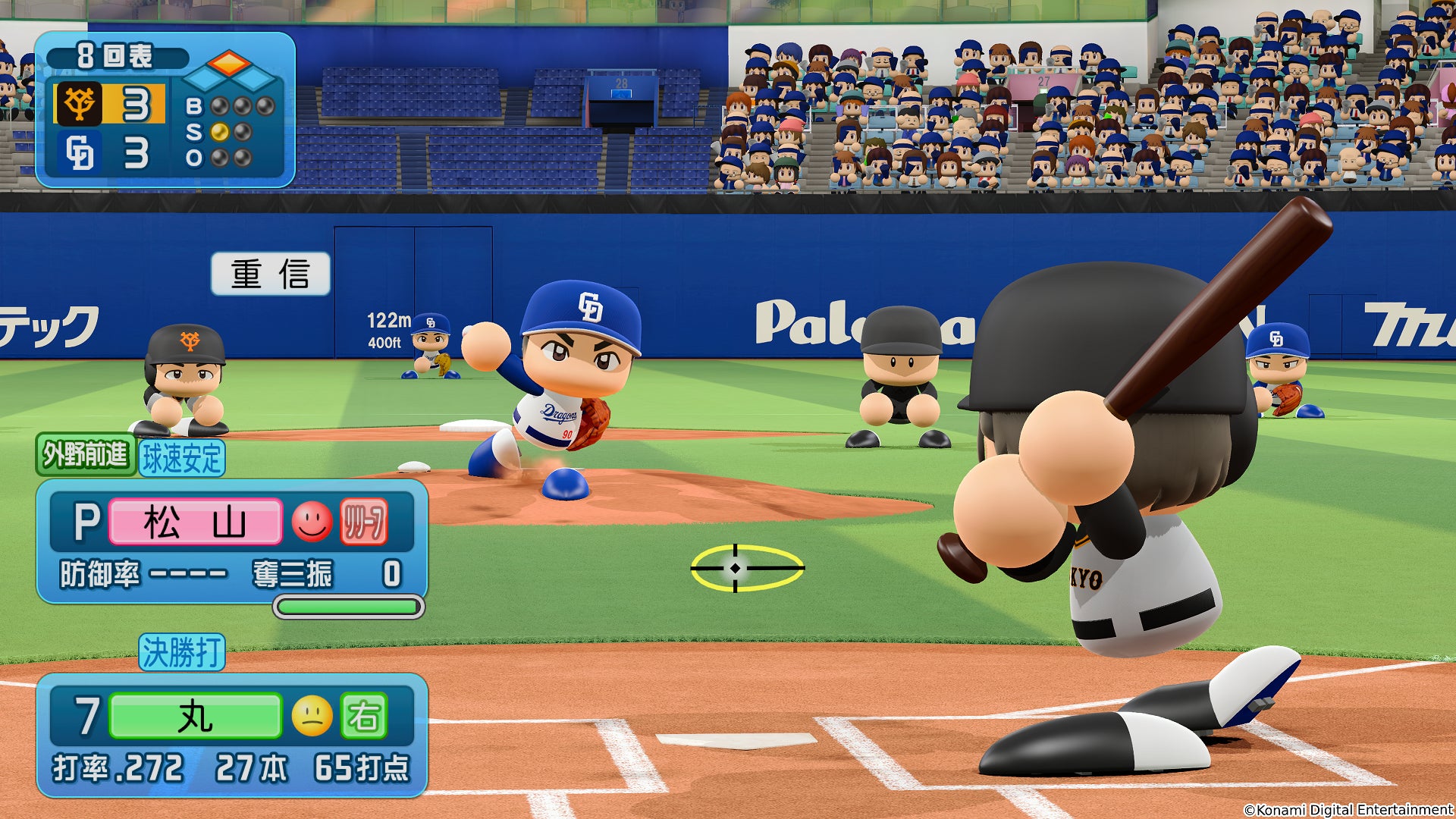Select the 外野前進 green tag

(x=86, y=455)
